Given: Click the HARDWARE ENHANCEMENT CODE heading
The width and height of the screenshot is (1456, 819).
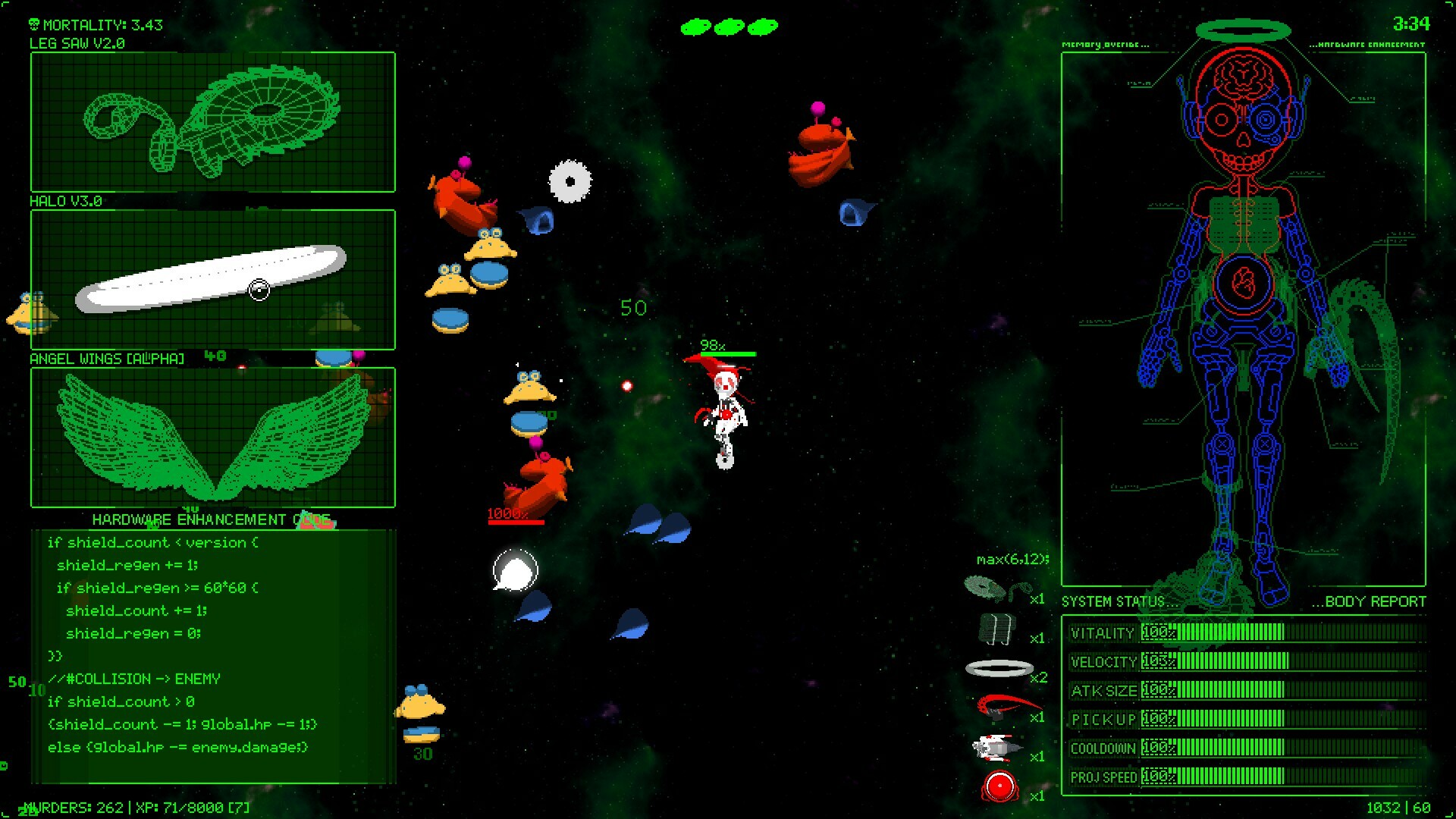Looking at the screenshot, I should [x=212, y=519].
